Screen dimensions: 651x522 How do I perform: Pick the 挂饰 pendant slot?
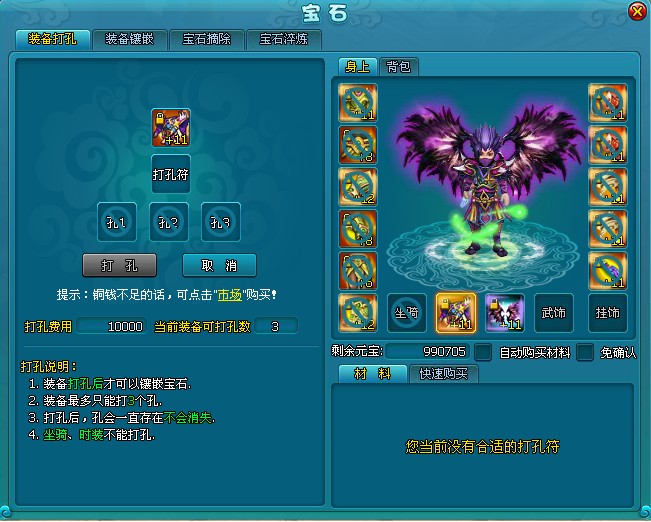[607, 313]
